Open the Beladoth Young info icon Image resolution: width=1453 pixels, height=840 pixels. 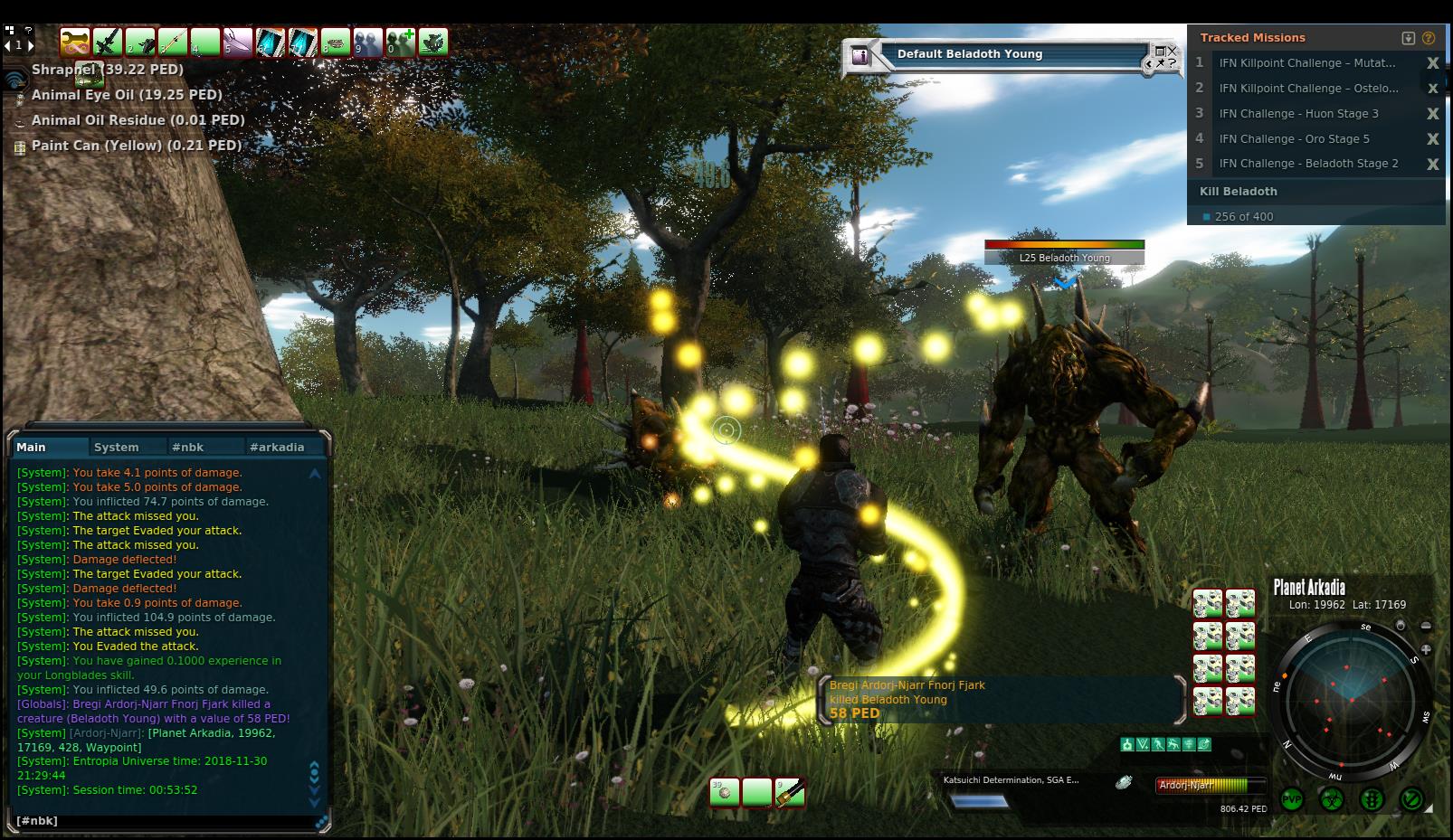pos(859,56)
